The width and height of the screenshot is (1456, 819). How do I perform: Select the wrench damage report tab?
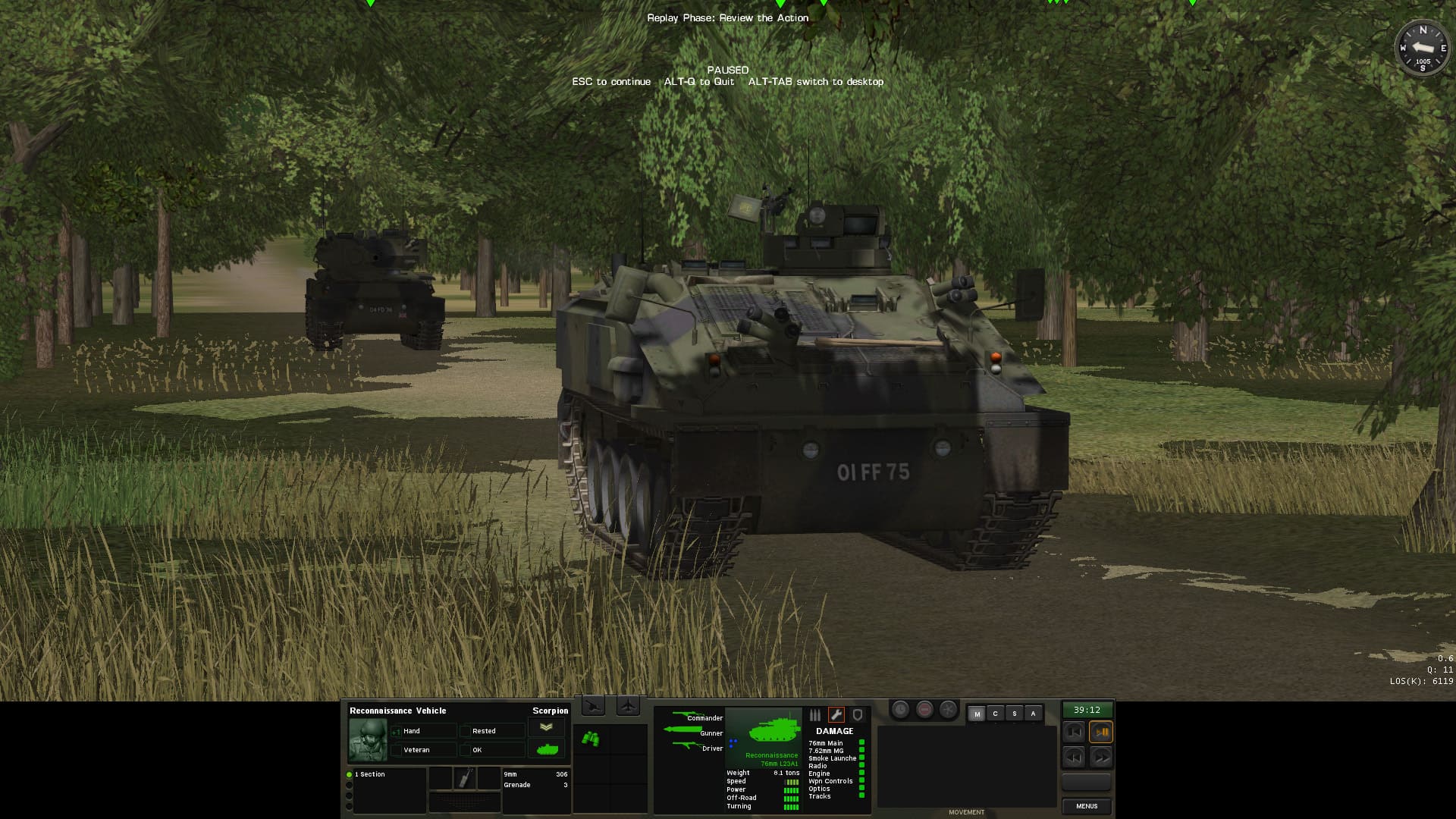[x=836, y=715]
